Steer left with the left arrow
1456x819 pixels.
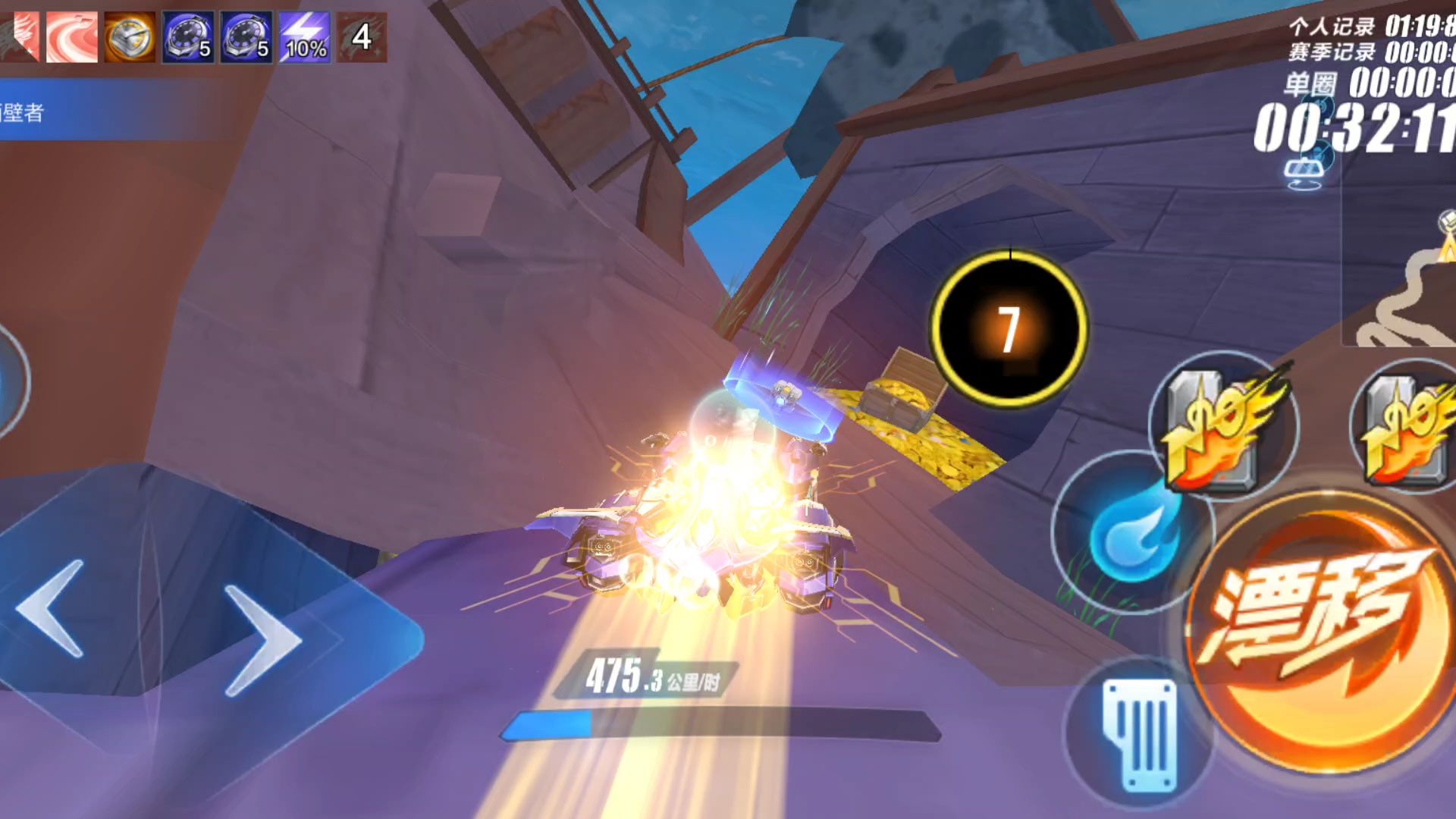point(52,608)
